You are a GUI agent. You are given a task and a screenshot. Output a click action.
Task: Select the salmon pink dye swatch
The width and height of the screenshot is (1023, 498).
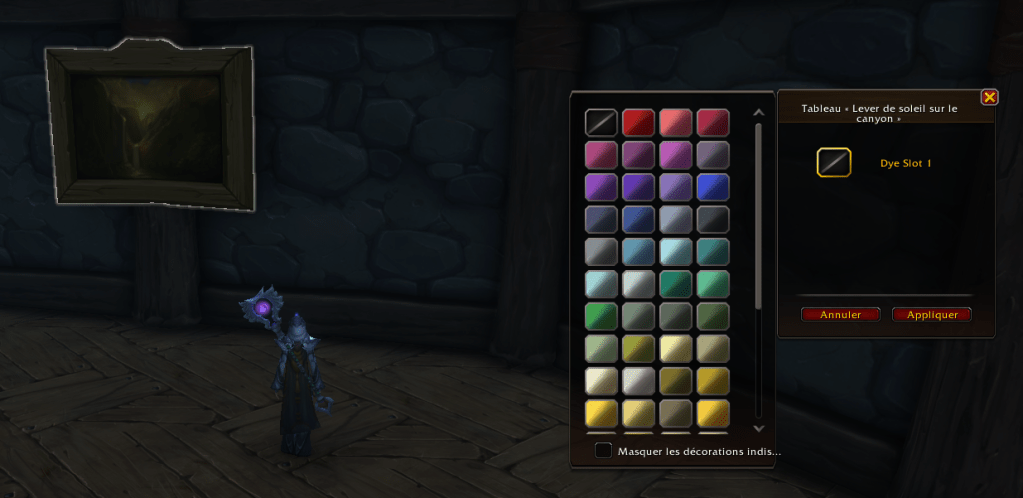(x=675, y=122)
